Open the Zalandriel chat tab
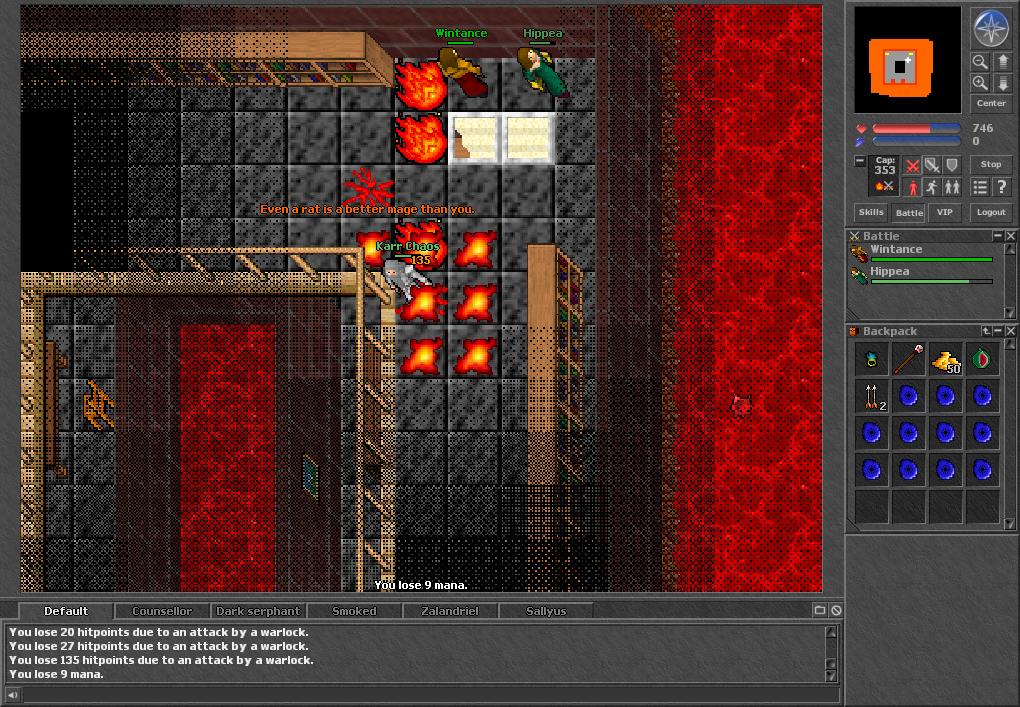1020x707 pixels. (449, 611)
